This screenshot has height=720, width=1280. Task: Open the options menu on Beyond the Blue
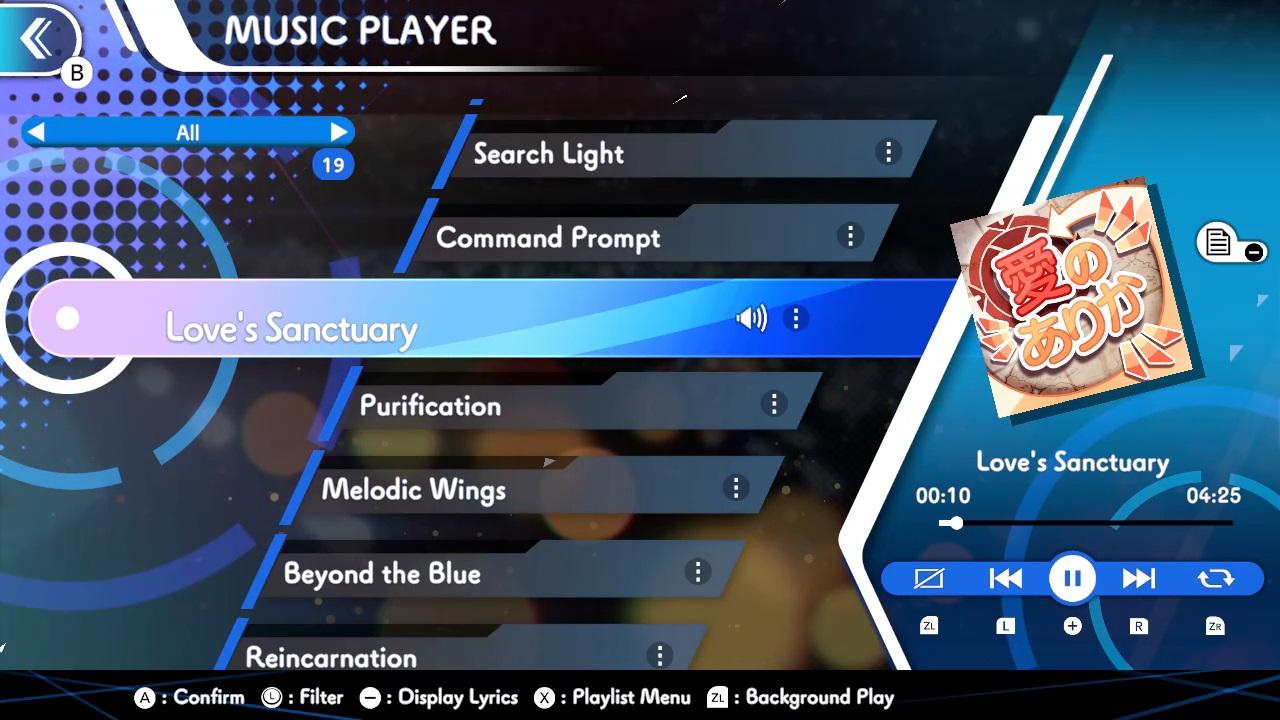tap(698, 571)
